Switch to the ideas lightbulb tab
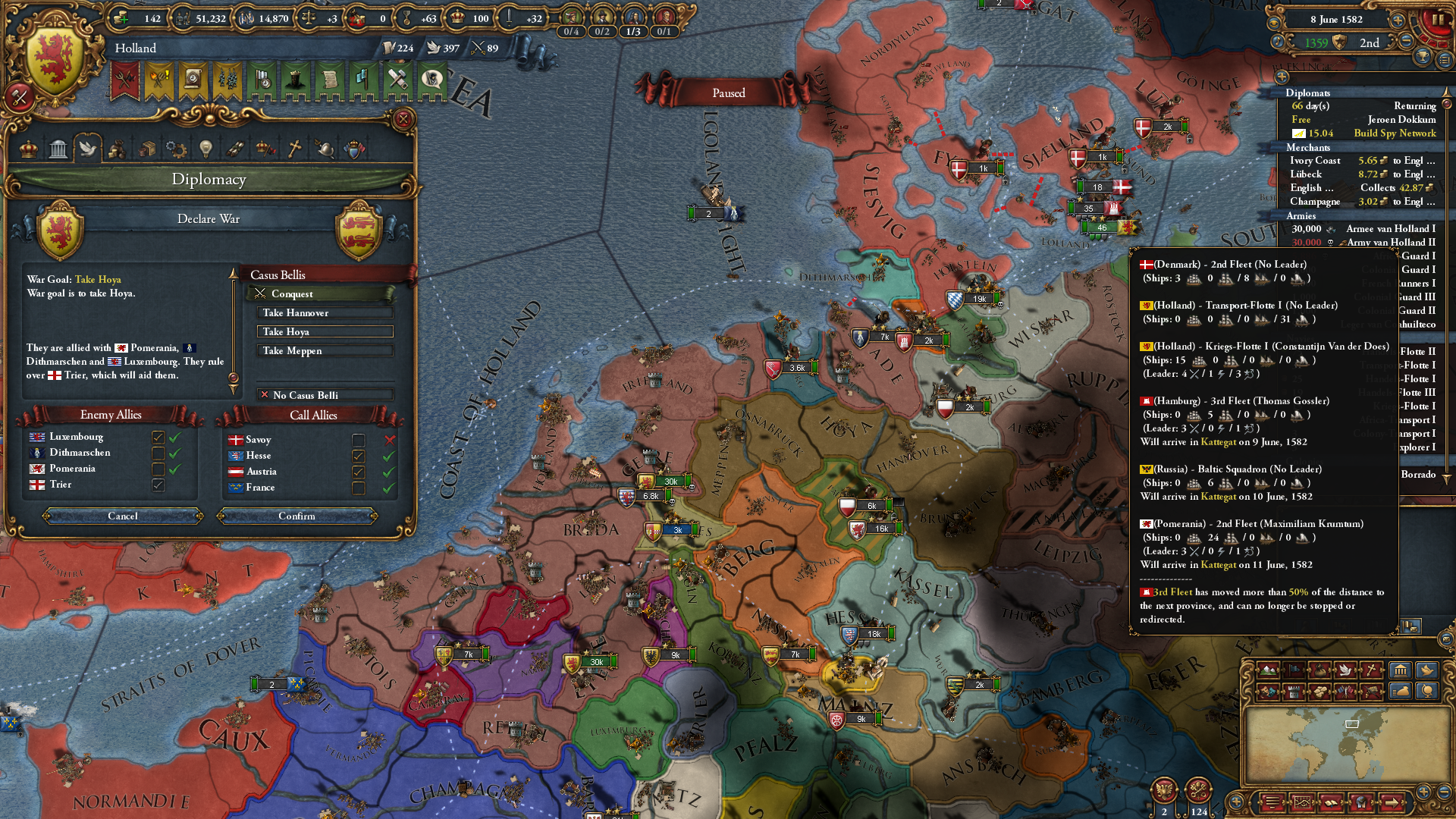Viewport: 1456px width, 819px height. pyautogui.click(x=206, y=149)
